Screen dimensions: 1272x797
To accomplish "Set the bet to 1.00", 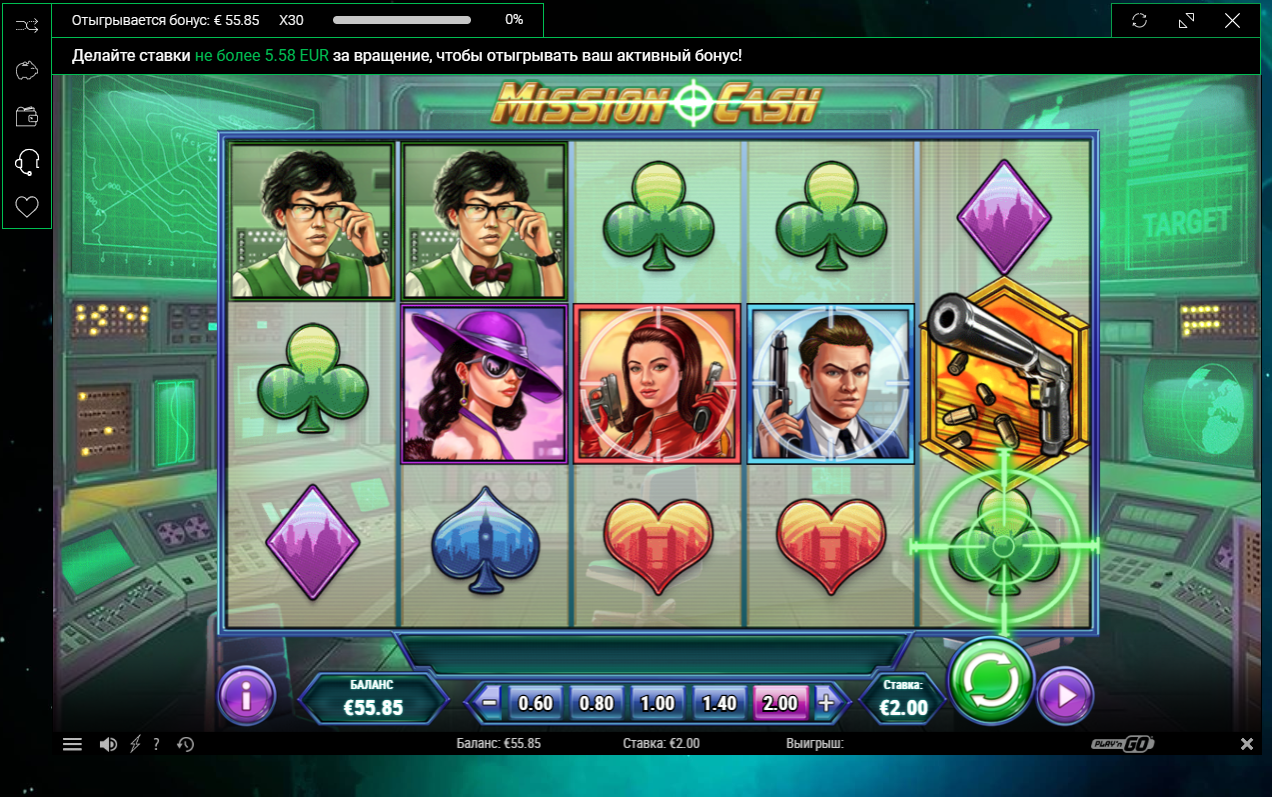I will click(x=657, y=702).
